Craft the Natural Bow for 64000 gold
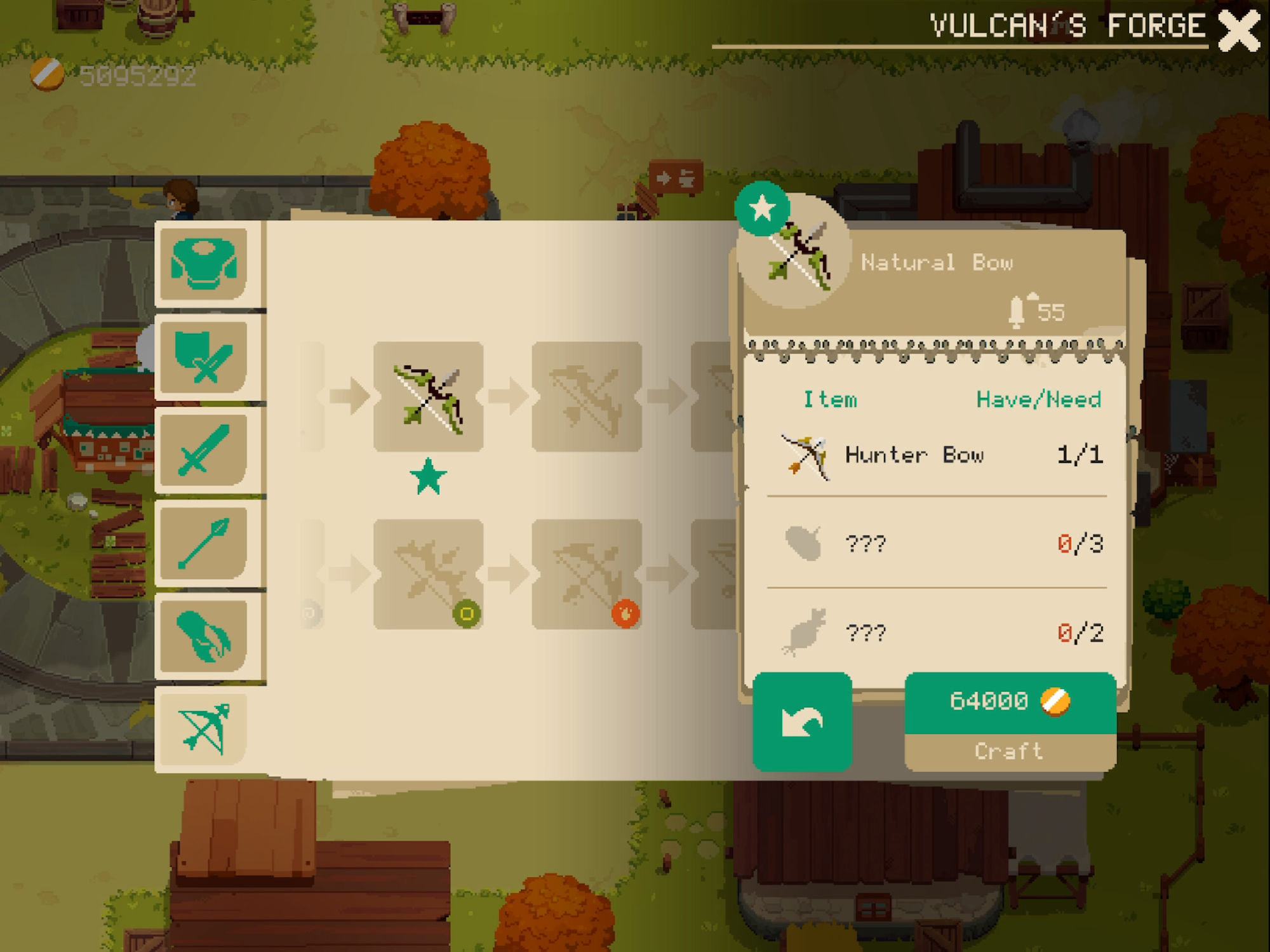This screenshot has height=952, width=1270. [x=1010, y=721]
